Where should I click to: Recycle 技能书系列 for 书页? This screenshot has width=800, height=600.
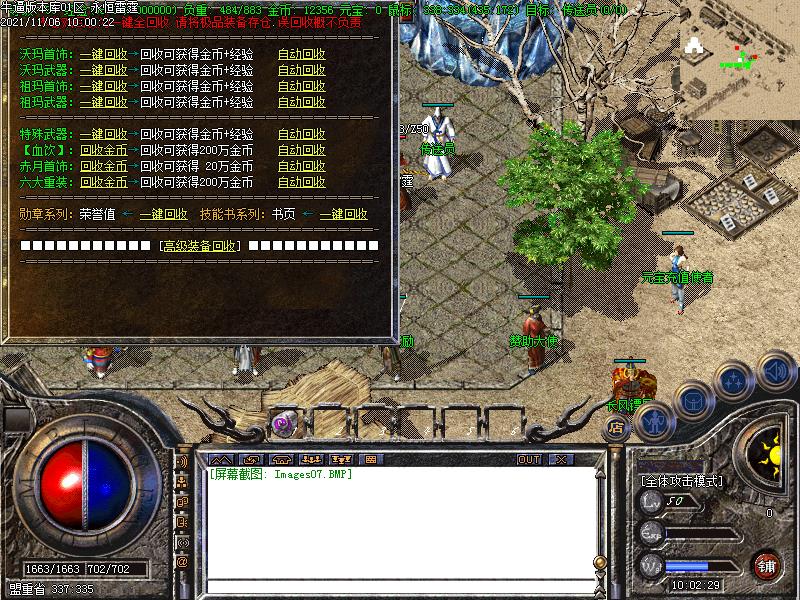343,214
